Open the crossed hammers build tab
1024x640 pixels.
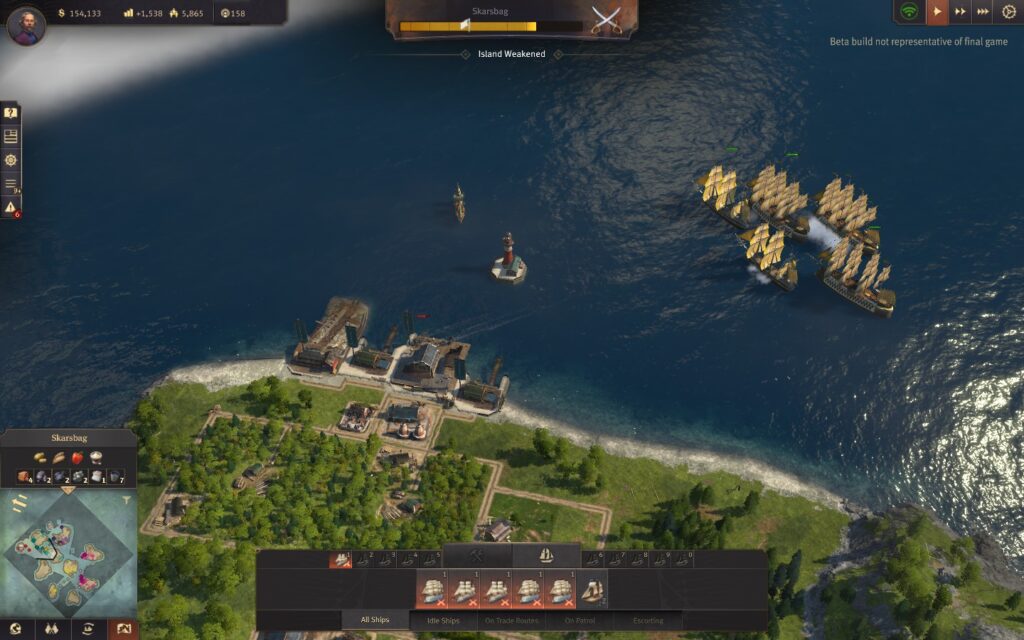pos(476,555)
